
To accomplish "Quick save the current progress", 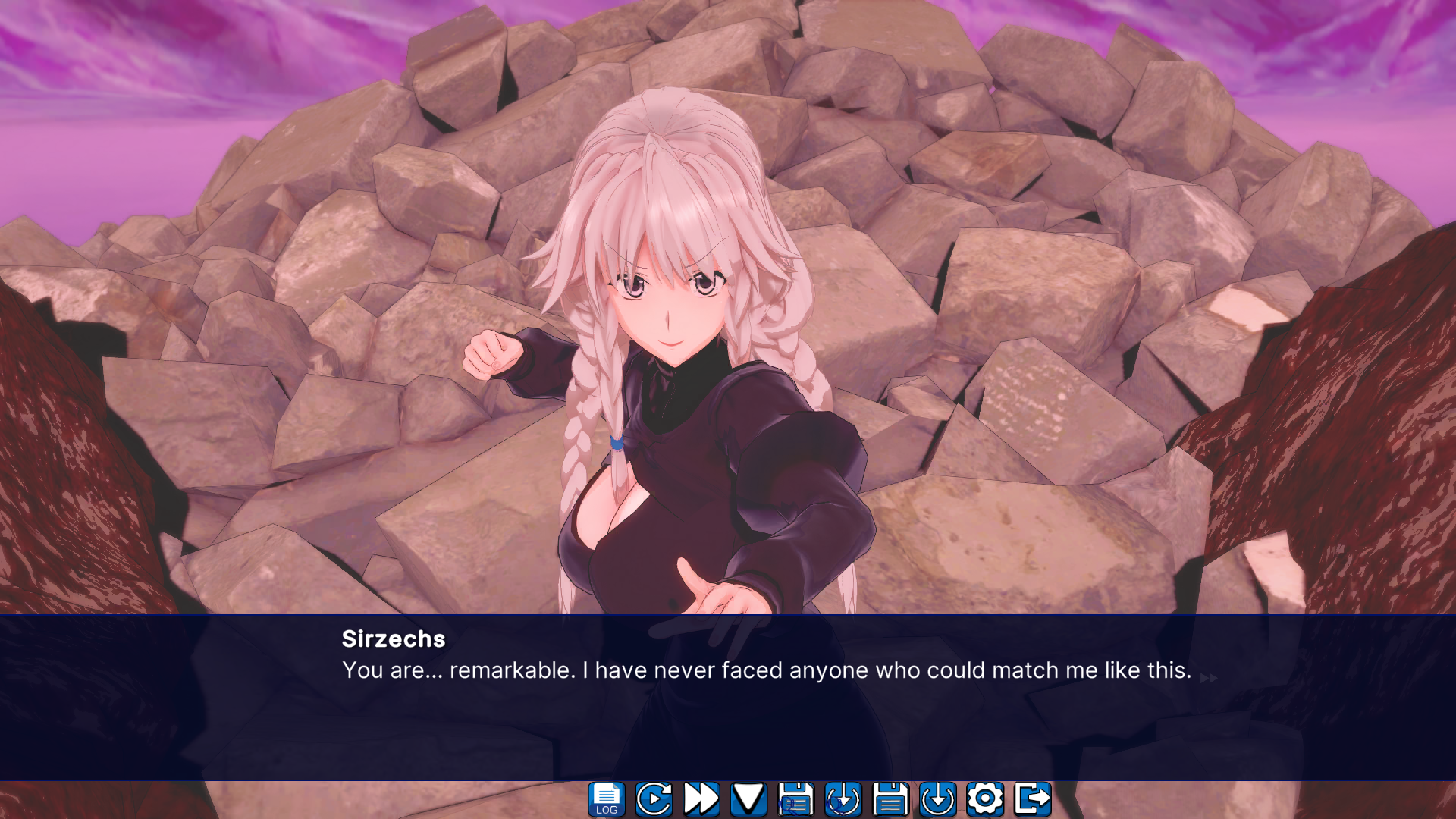I will pos(795,798).
